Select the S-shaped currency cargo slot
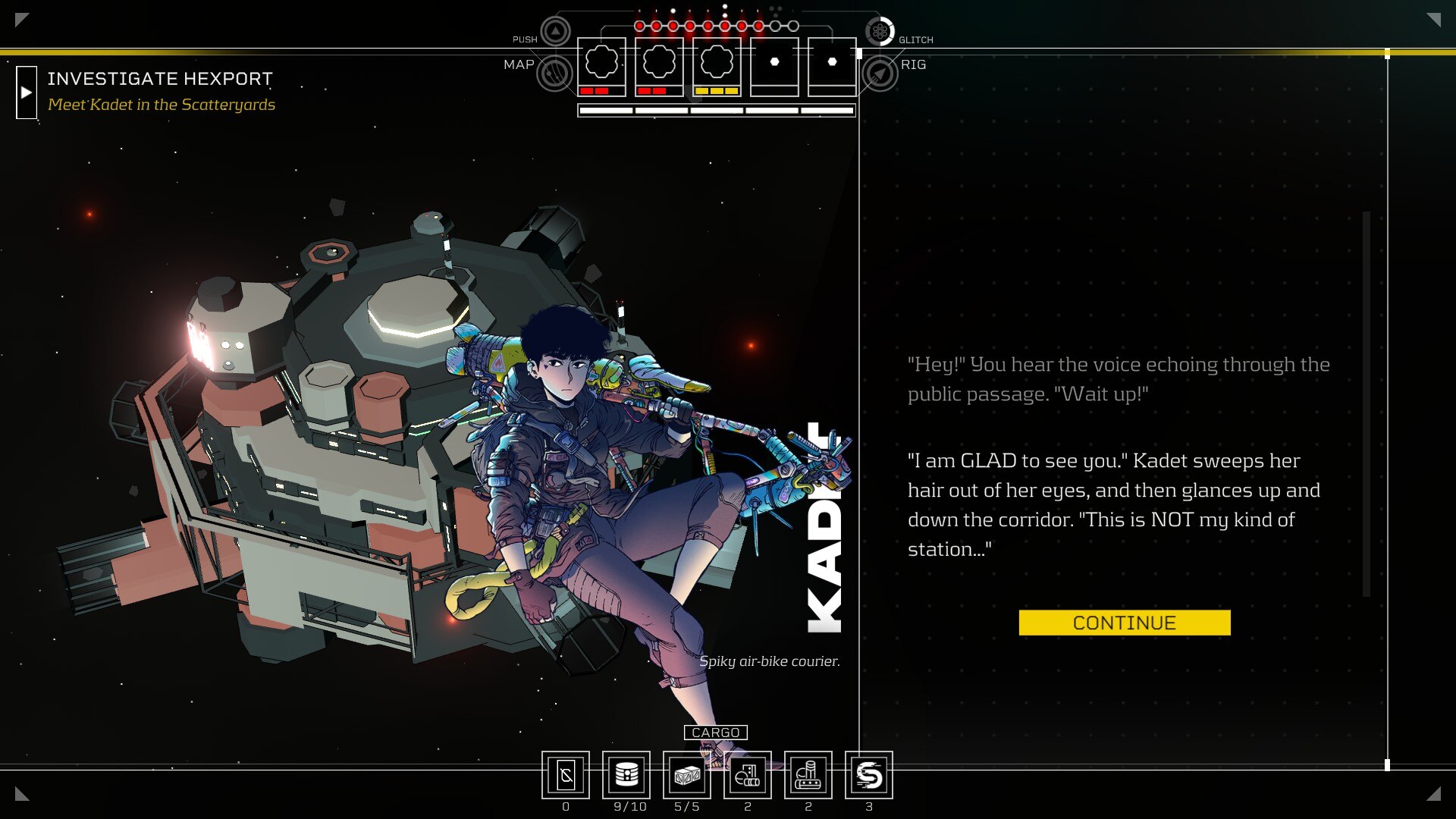This screenshot has height=819, width=1456. click(869, 775)
